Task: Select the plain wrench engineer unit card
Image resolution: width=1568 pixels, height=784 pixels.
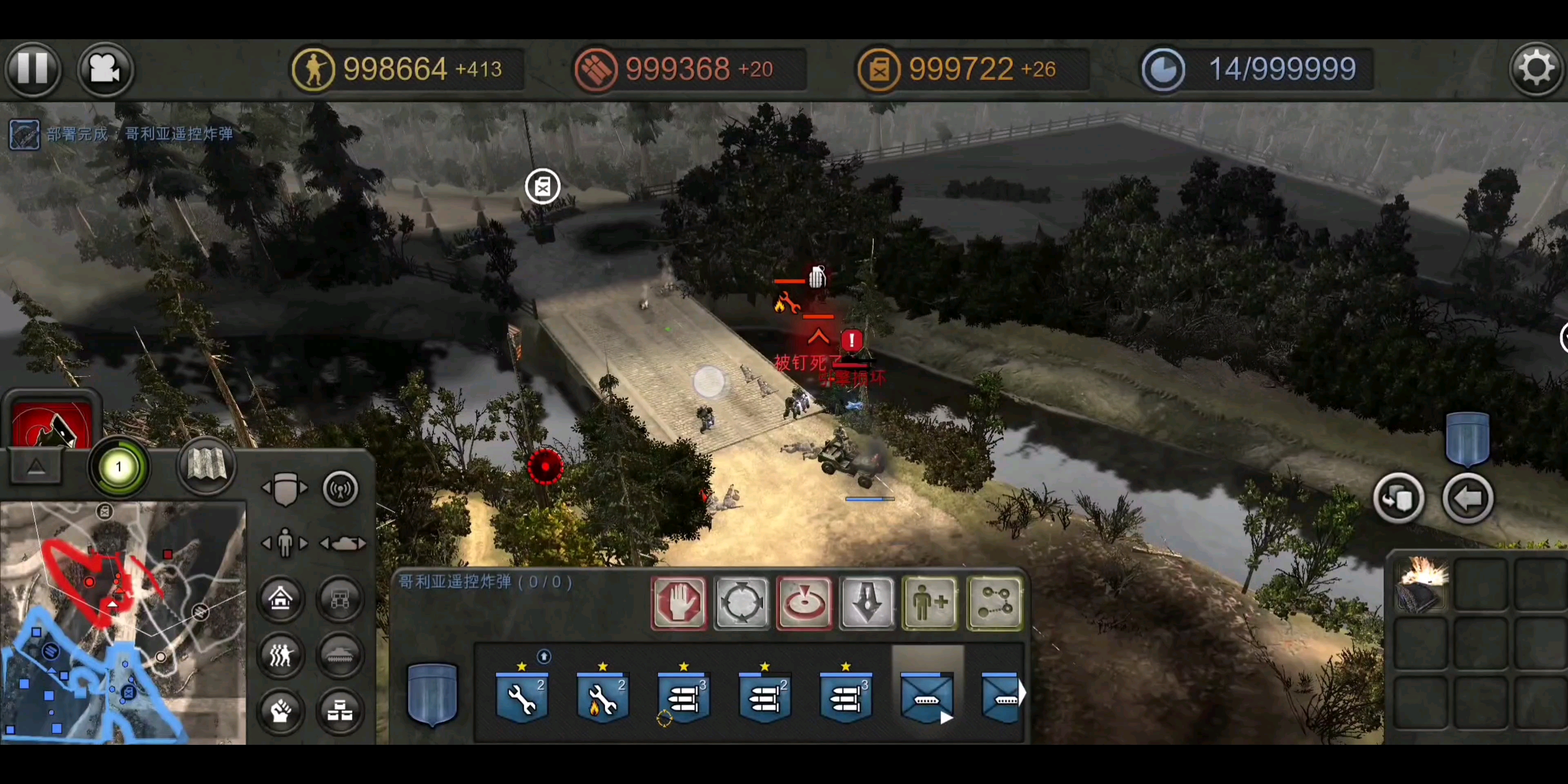Action: point(522,697)
